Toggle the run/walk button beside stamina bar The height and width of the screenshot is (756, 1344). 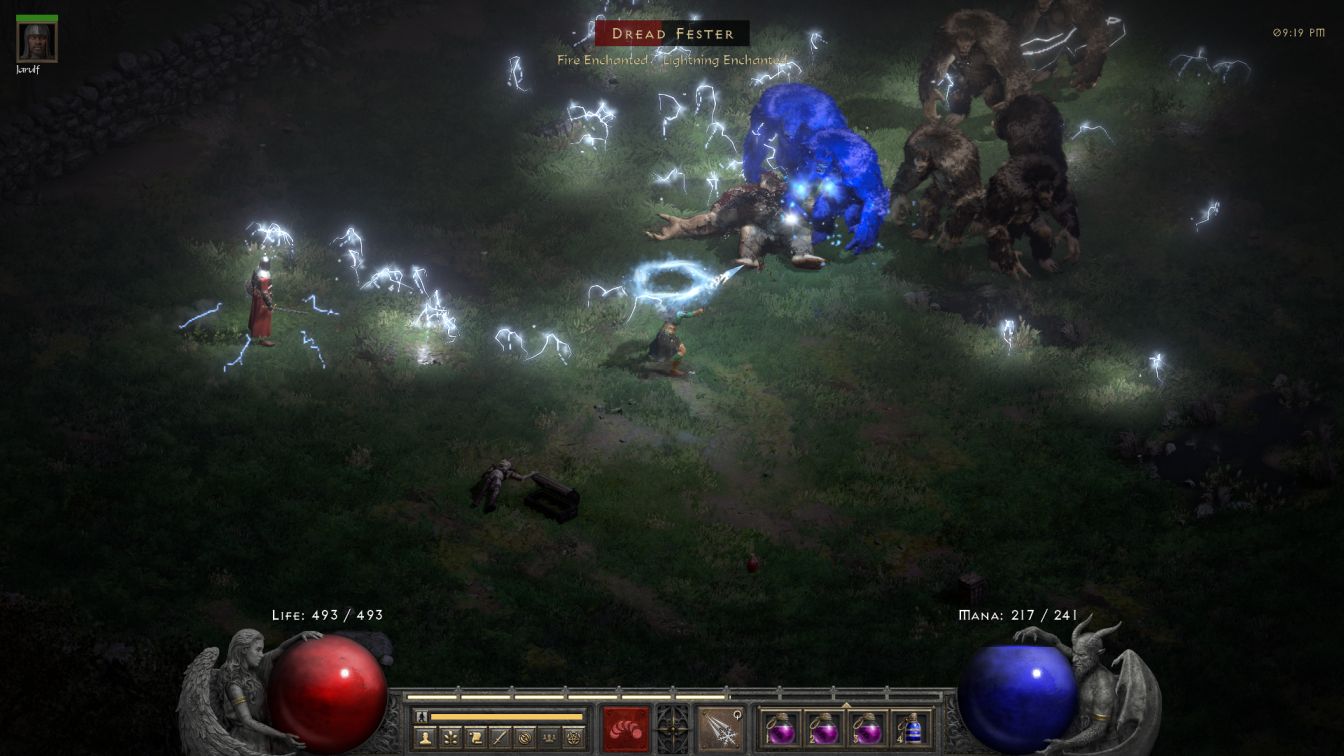(x=422, y=716)
